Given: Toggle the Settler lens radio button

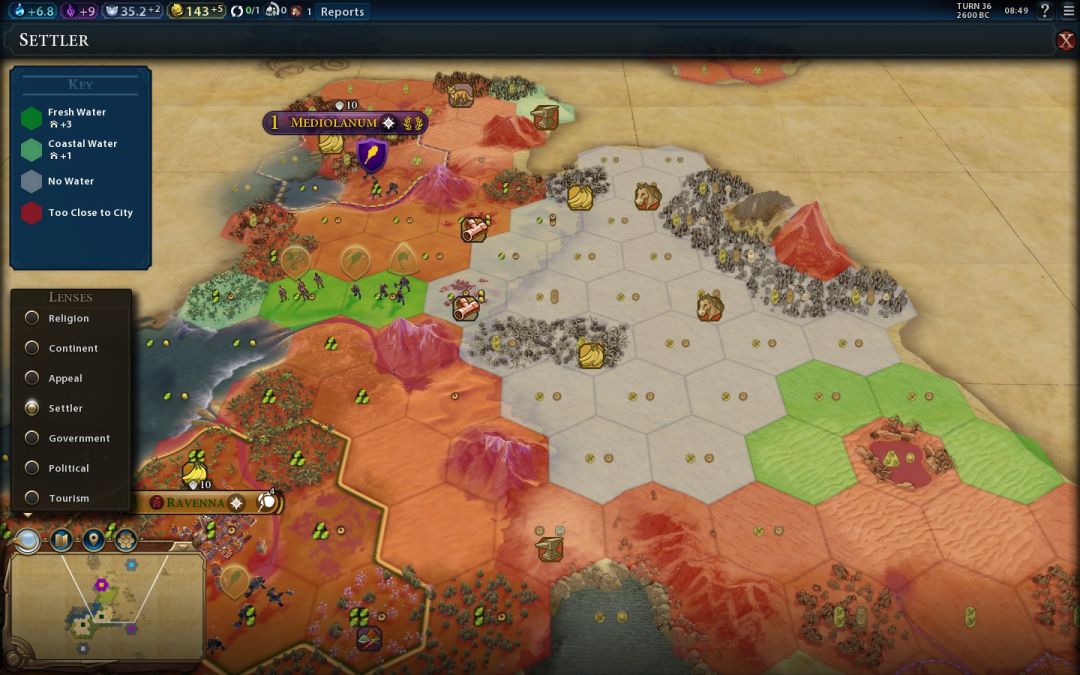Looking at the screenshot, I should [33, 408].
